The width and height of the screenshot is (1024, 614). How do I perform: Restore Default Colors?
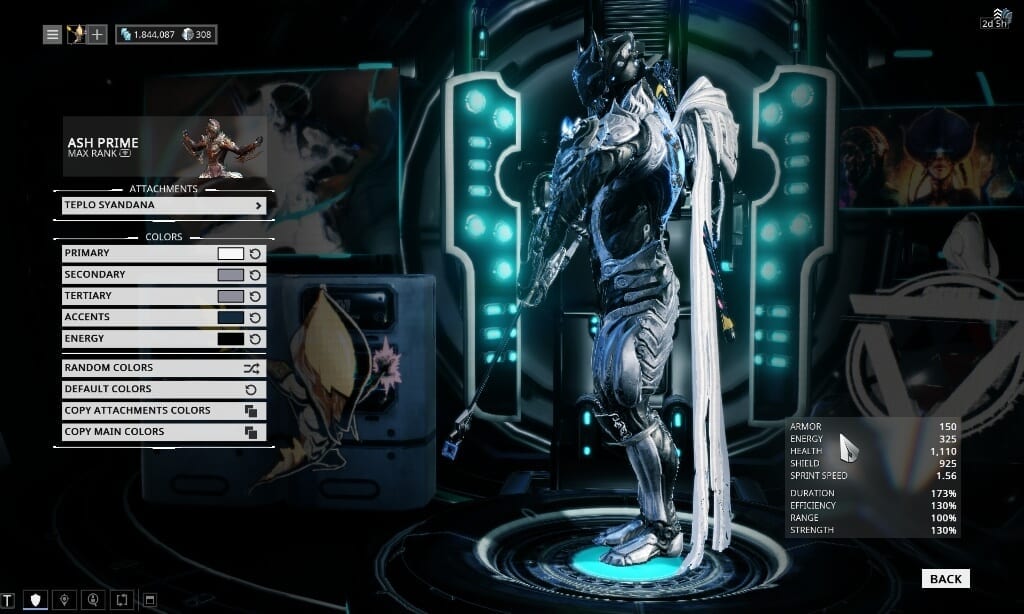pyautogui.click(x=164, y=389)
